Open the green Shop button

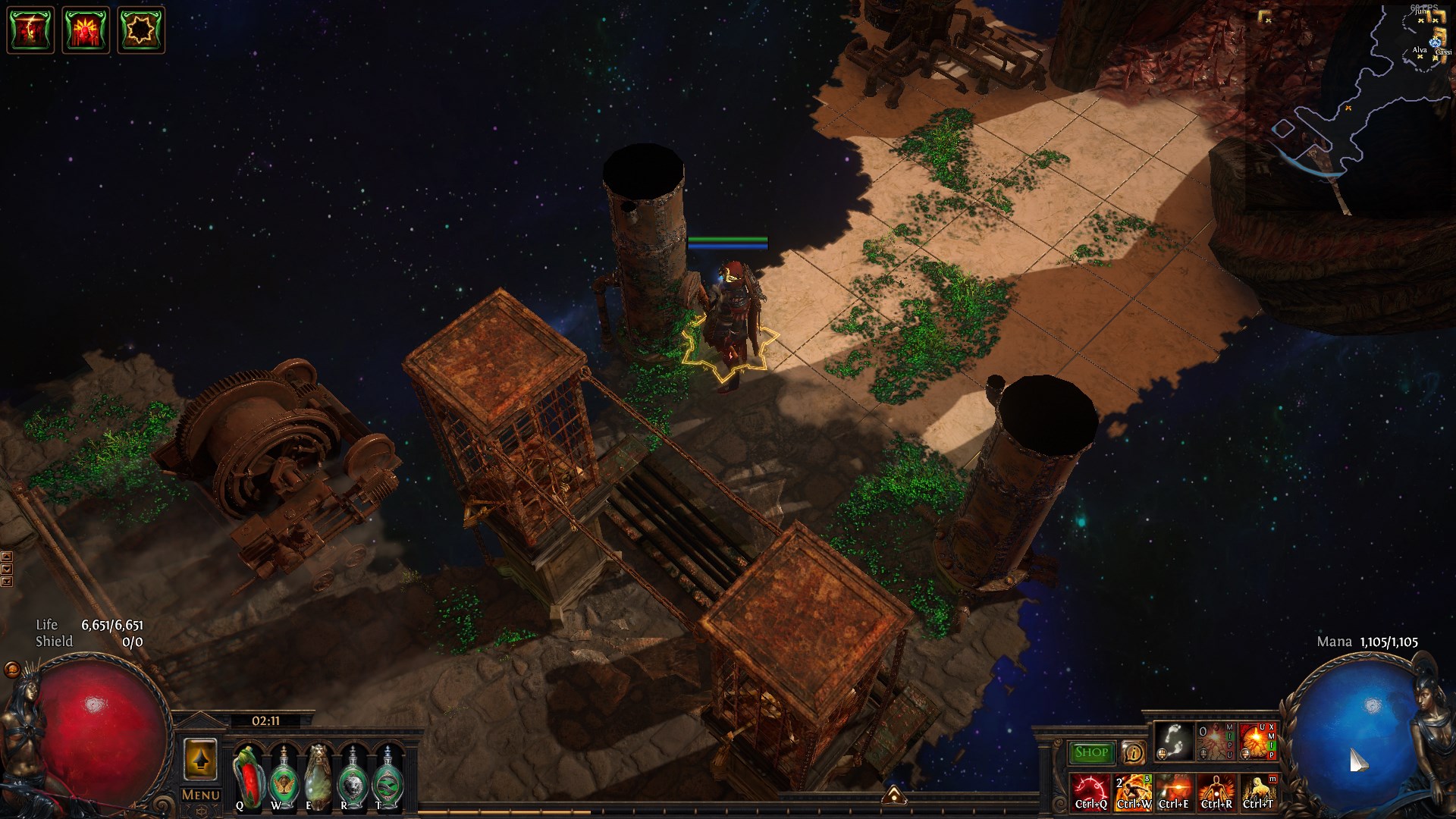(1091, 752)
